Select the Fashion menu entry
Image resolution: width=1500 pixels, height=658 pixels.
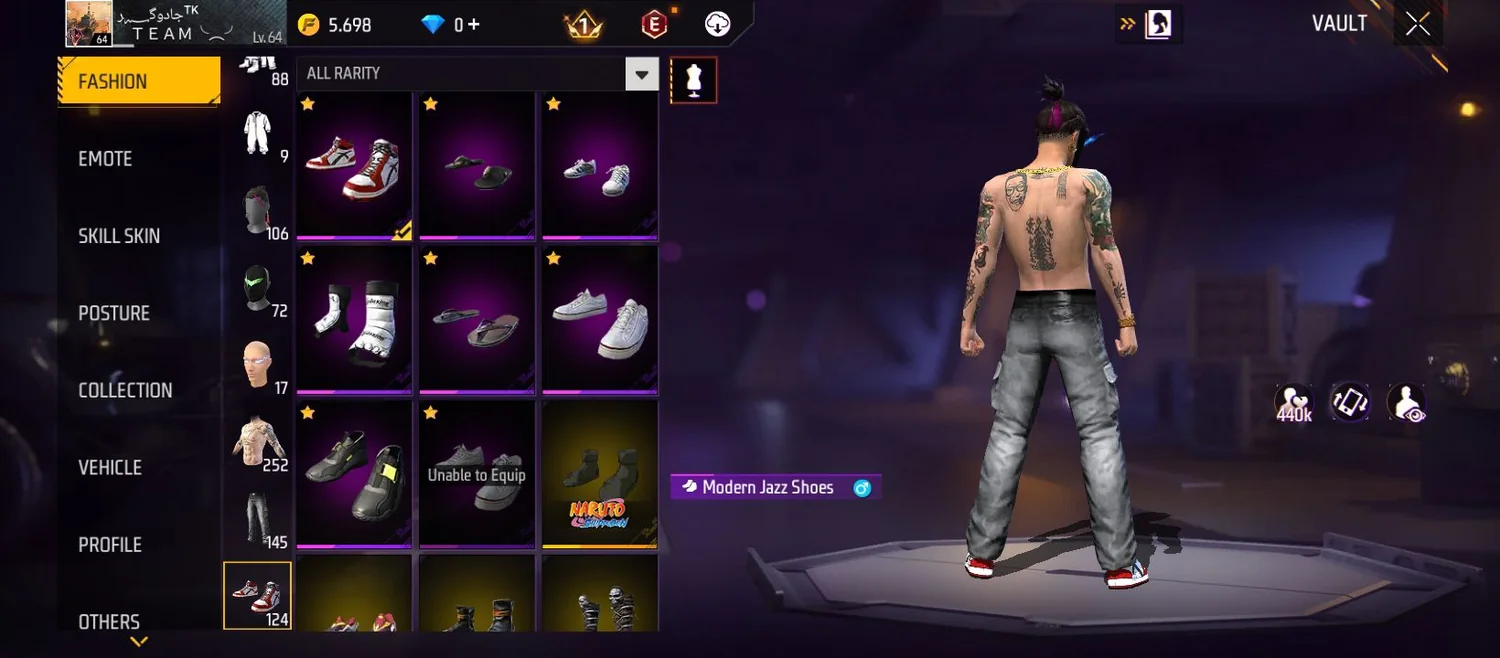point(138,81)
